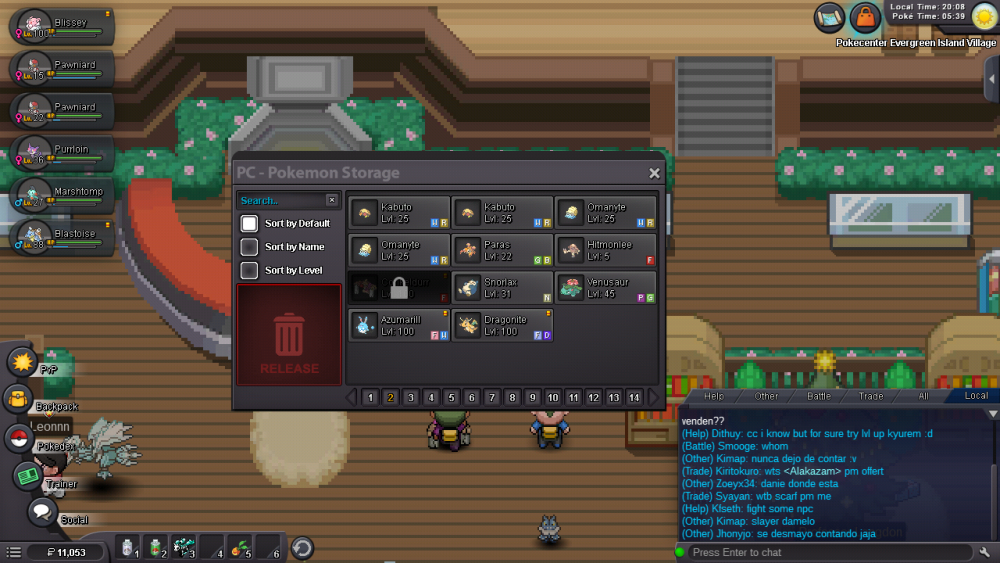The image size is (1000, 563).
Task: Enable Sort by Level
Action: coord(249,271)
